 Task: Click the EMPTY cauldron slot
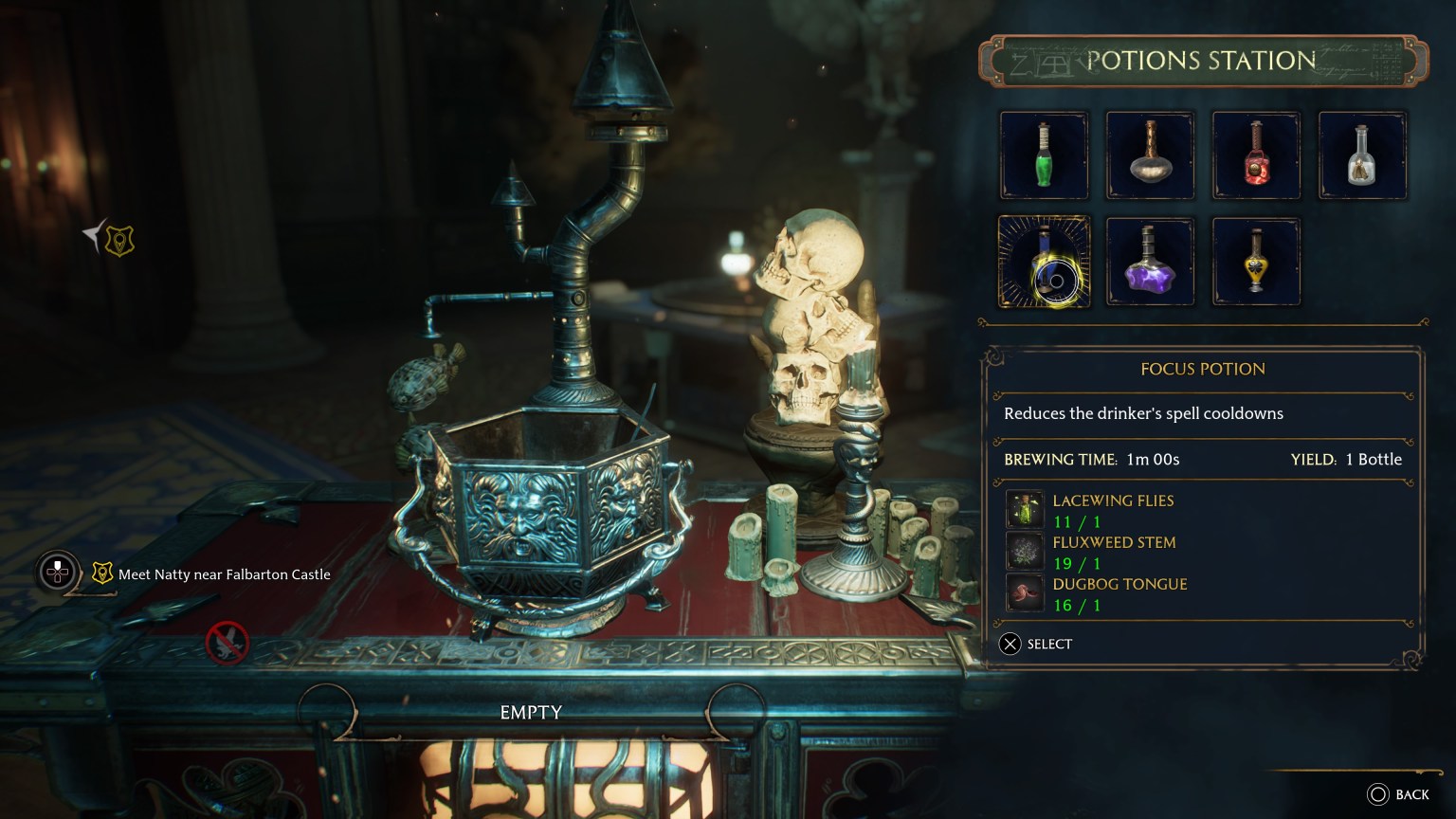pos(530,711)
